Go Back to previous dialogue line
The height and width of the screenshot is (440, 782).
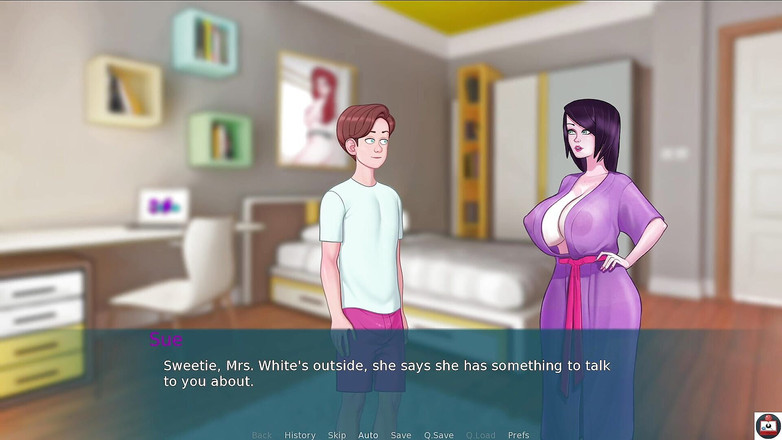262,435
